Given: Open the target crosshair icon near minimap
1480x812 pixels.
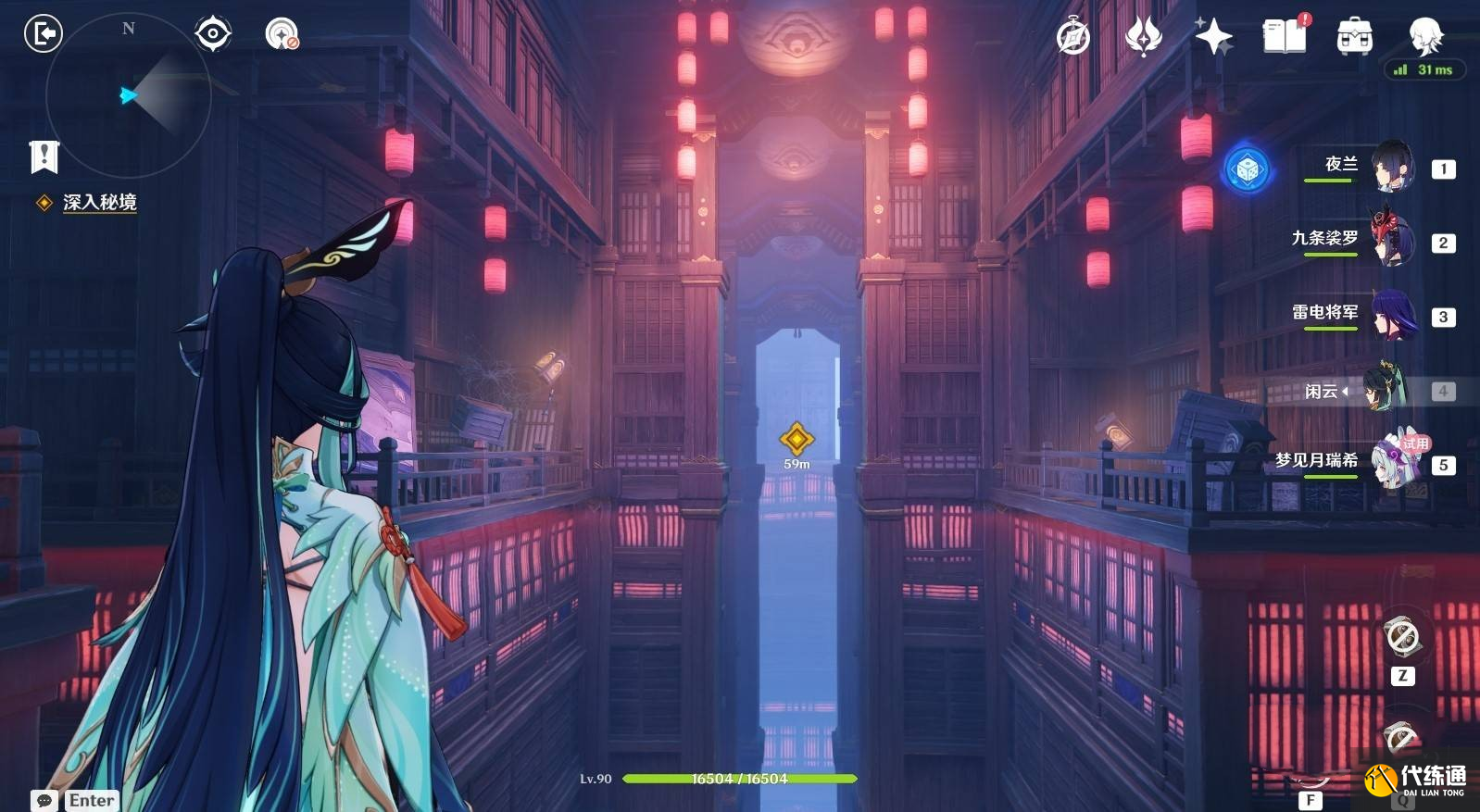Looking at the screenshot, I should pos(213,34).
